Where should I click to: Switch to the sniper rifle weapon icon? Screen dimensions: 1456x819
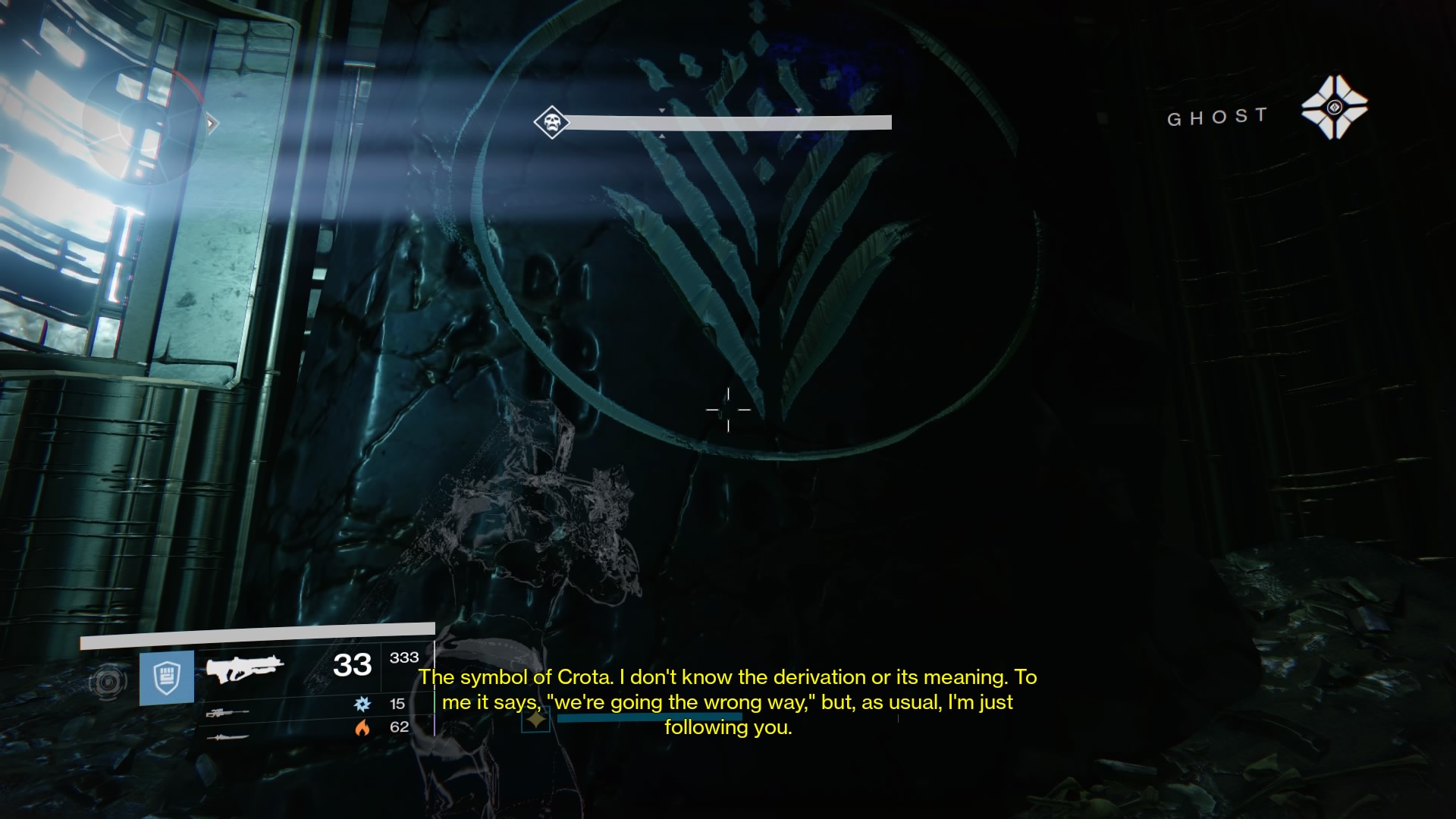(227, 713)
